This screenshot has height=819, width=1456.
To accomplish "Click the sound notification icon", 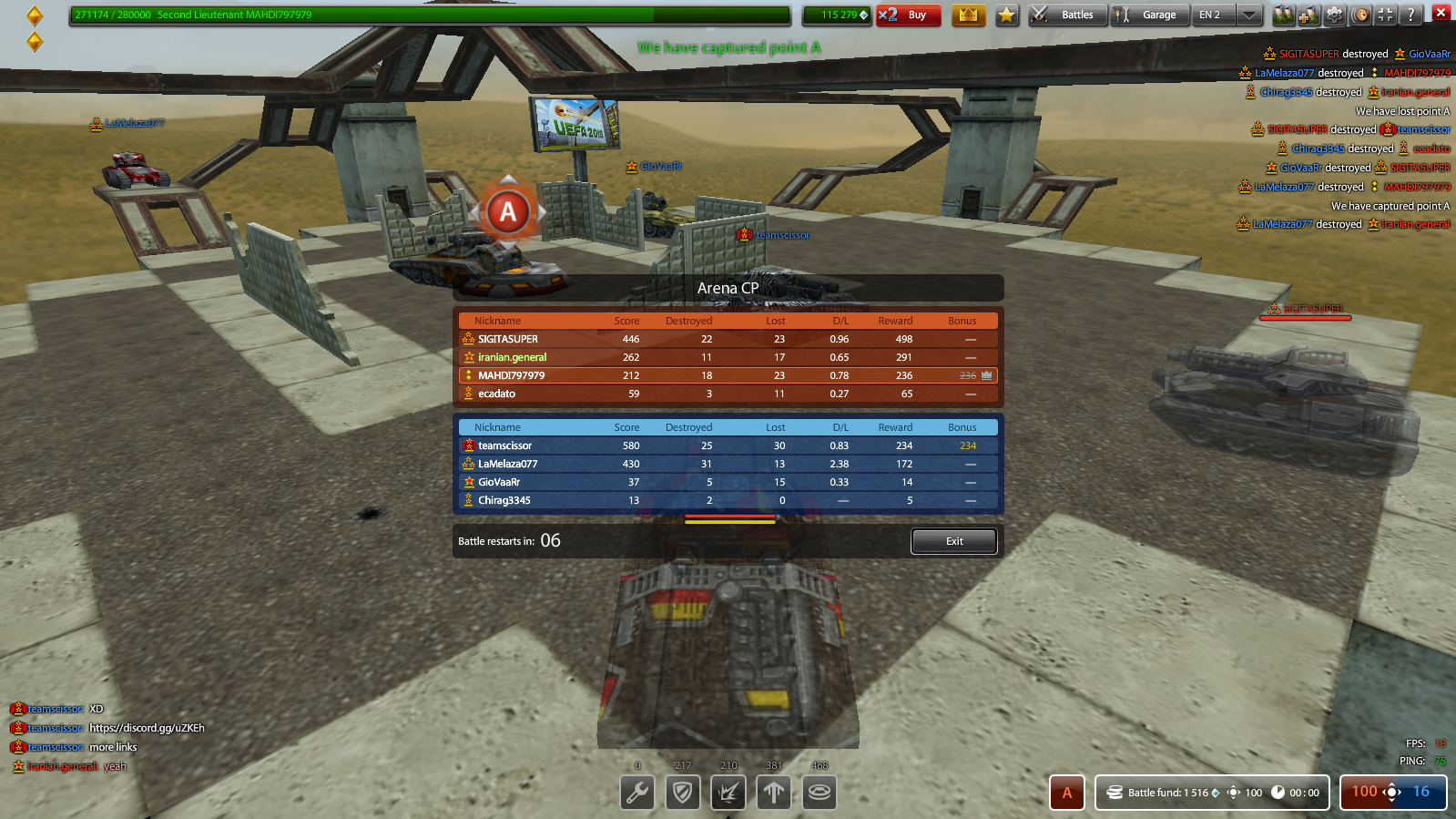I will (x=1358, y=15).
